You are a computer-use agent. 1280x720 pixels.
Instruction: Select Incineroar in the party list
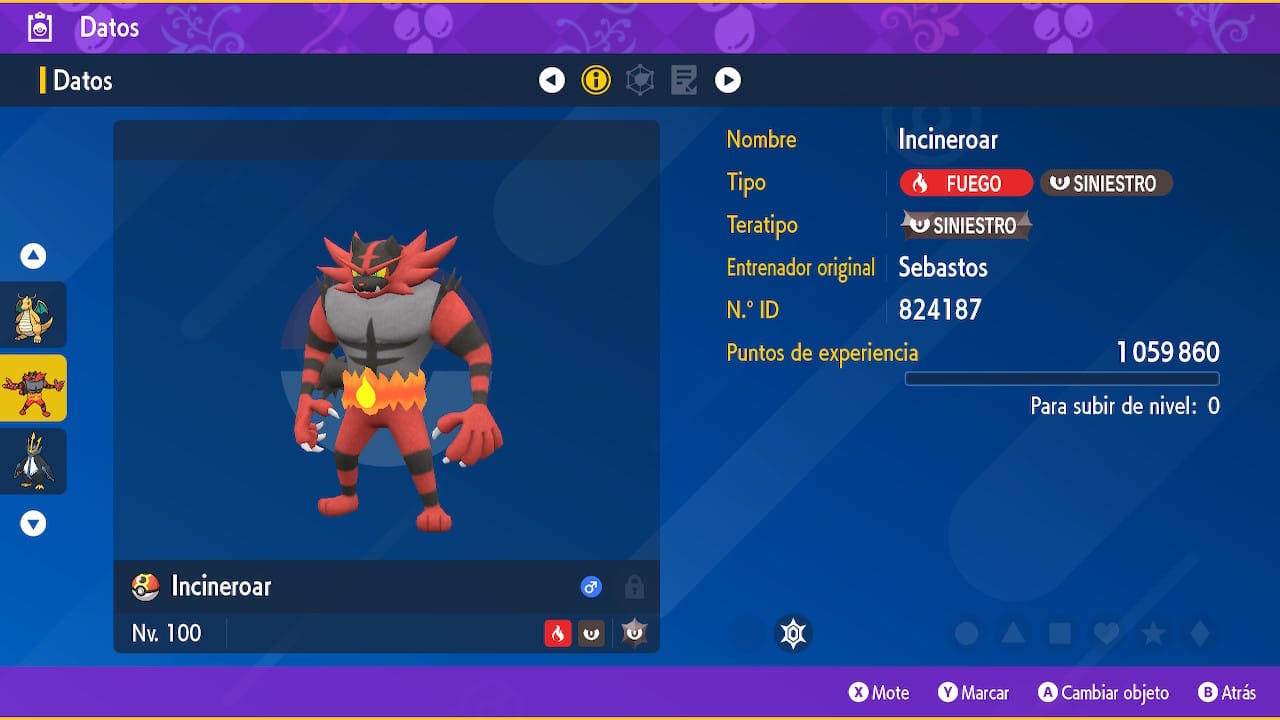33,388
